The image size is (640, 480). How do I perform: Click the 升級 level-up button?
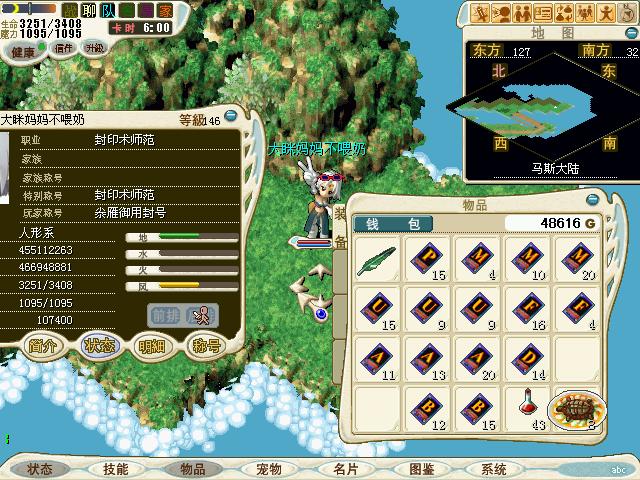tap(95, 48)
